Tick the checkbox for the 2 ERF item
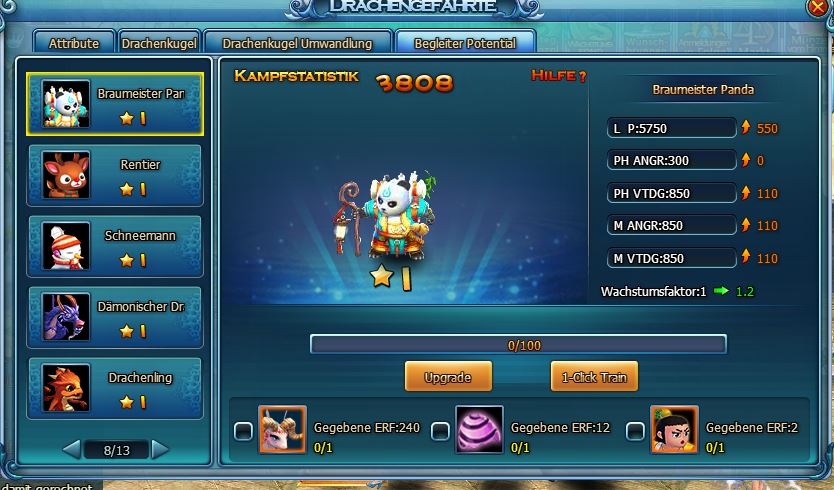Viewport: 834px width, 490px height. [x=635, y=431]
